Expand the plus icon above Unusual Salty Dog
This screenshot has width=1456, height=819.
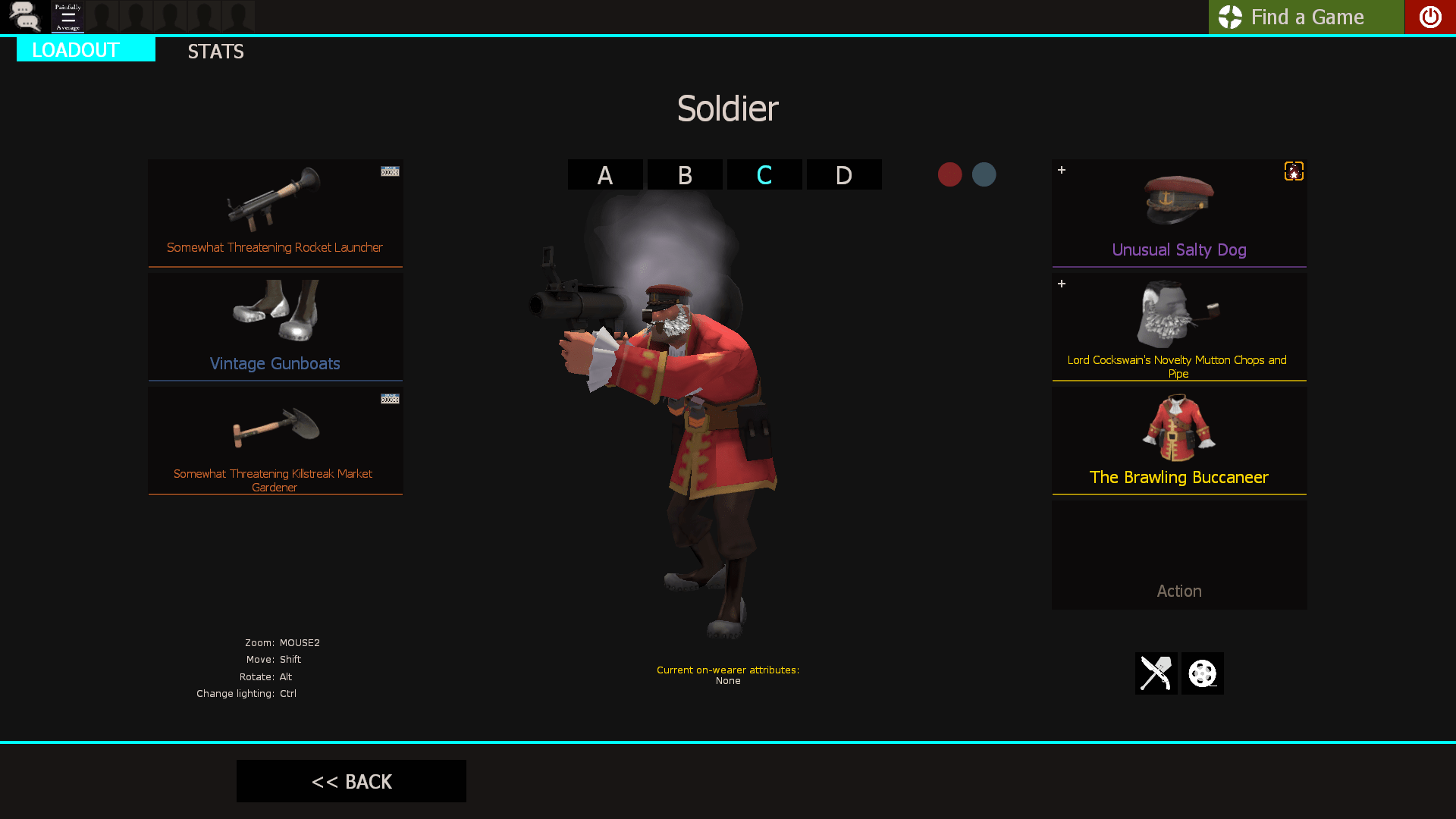pyautogui.click(x=1061, y=170)
